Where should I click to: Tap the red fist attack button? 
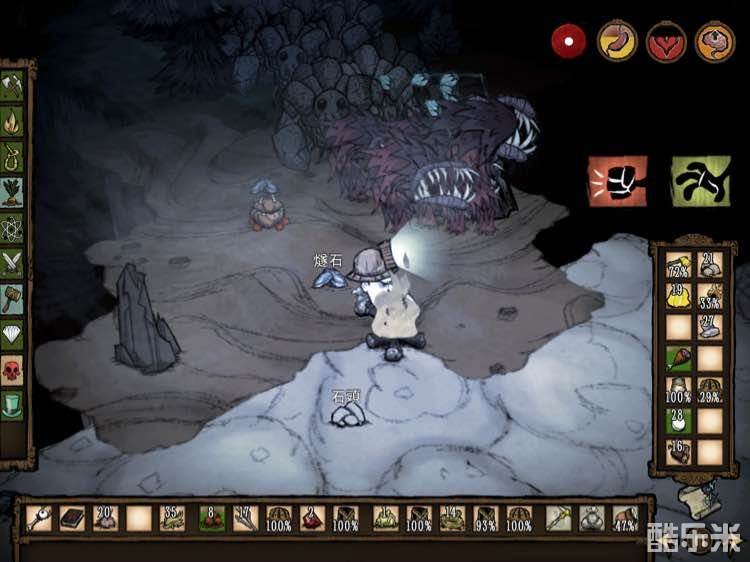(617, 181)
